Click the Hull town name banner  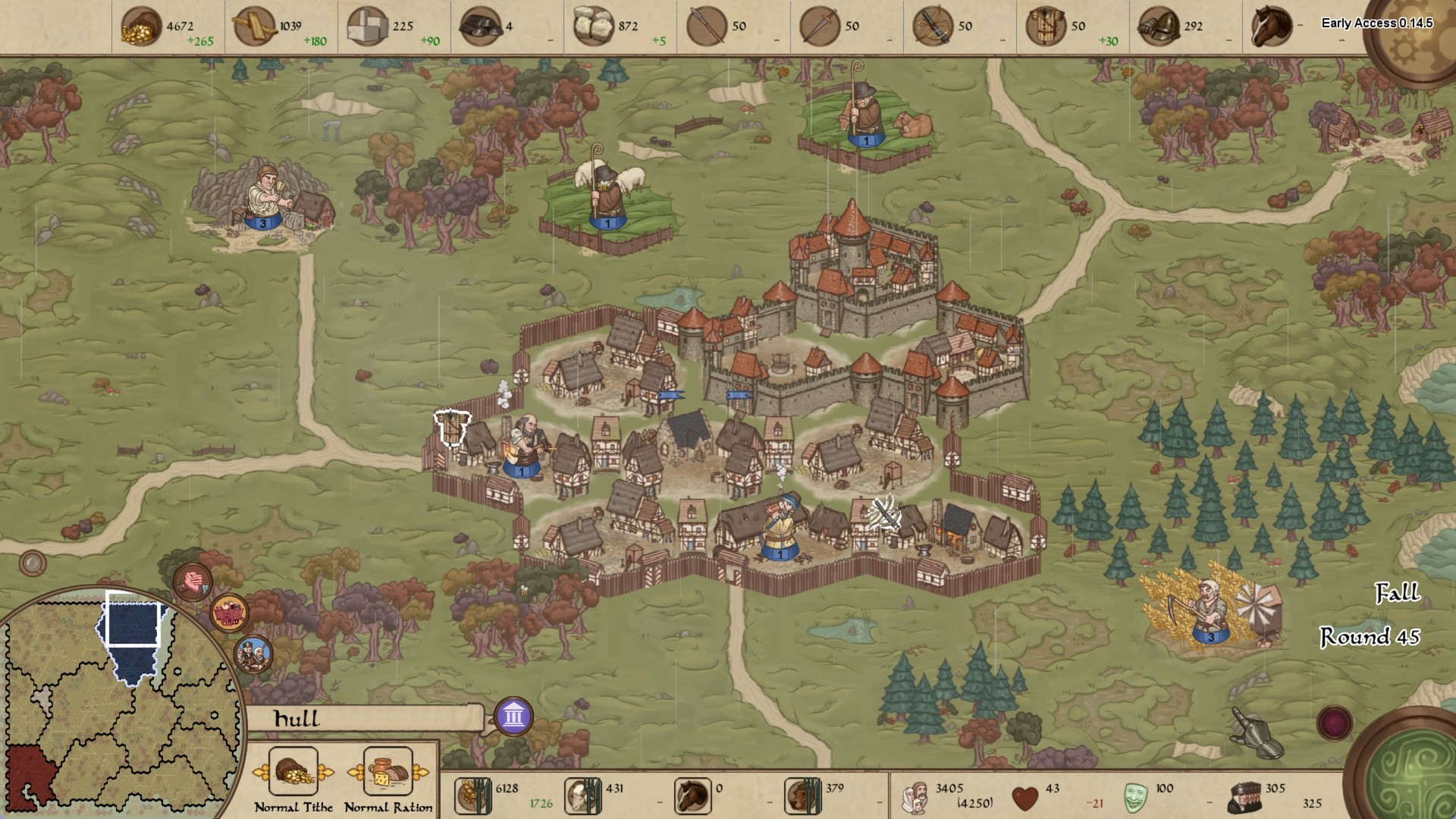pyautogui.click(x=364, y=719)
